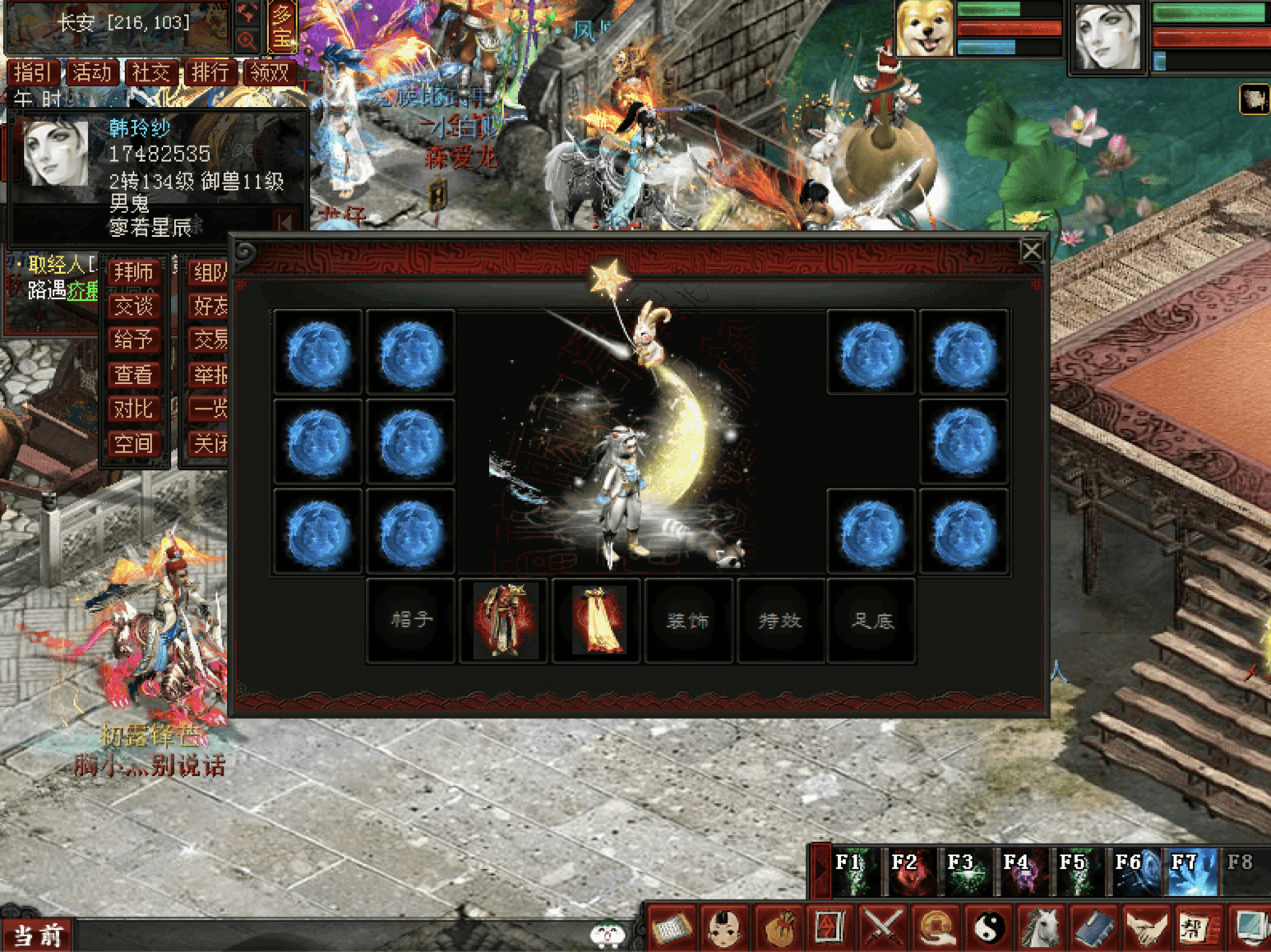Open the 社交 social menu
Image resolution: width=1271 pixels, height=952 pixels.
tap(150, 72)
